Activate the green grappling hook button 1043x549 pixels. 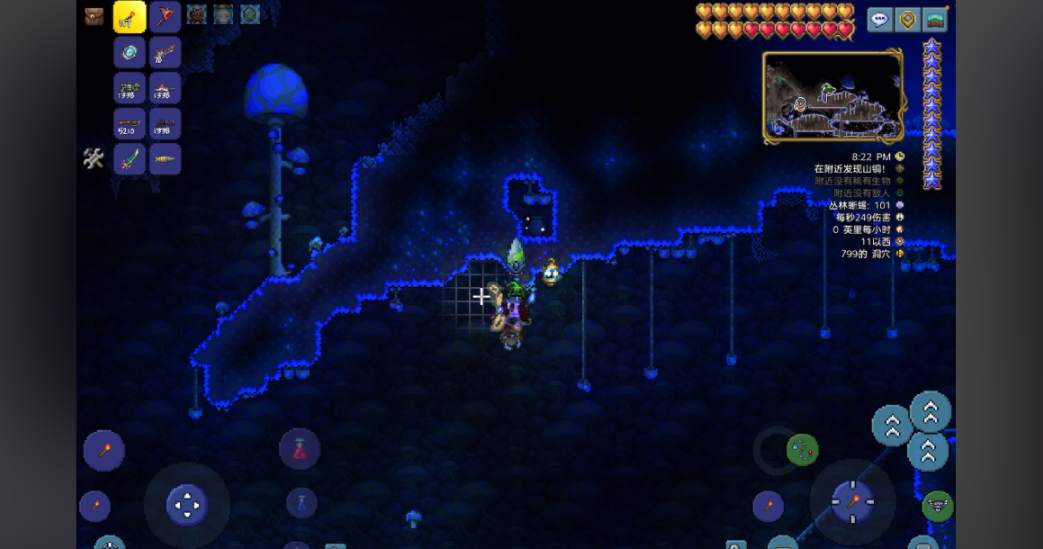point(802,449)
